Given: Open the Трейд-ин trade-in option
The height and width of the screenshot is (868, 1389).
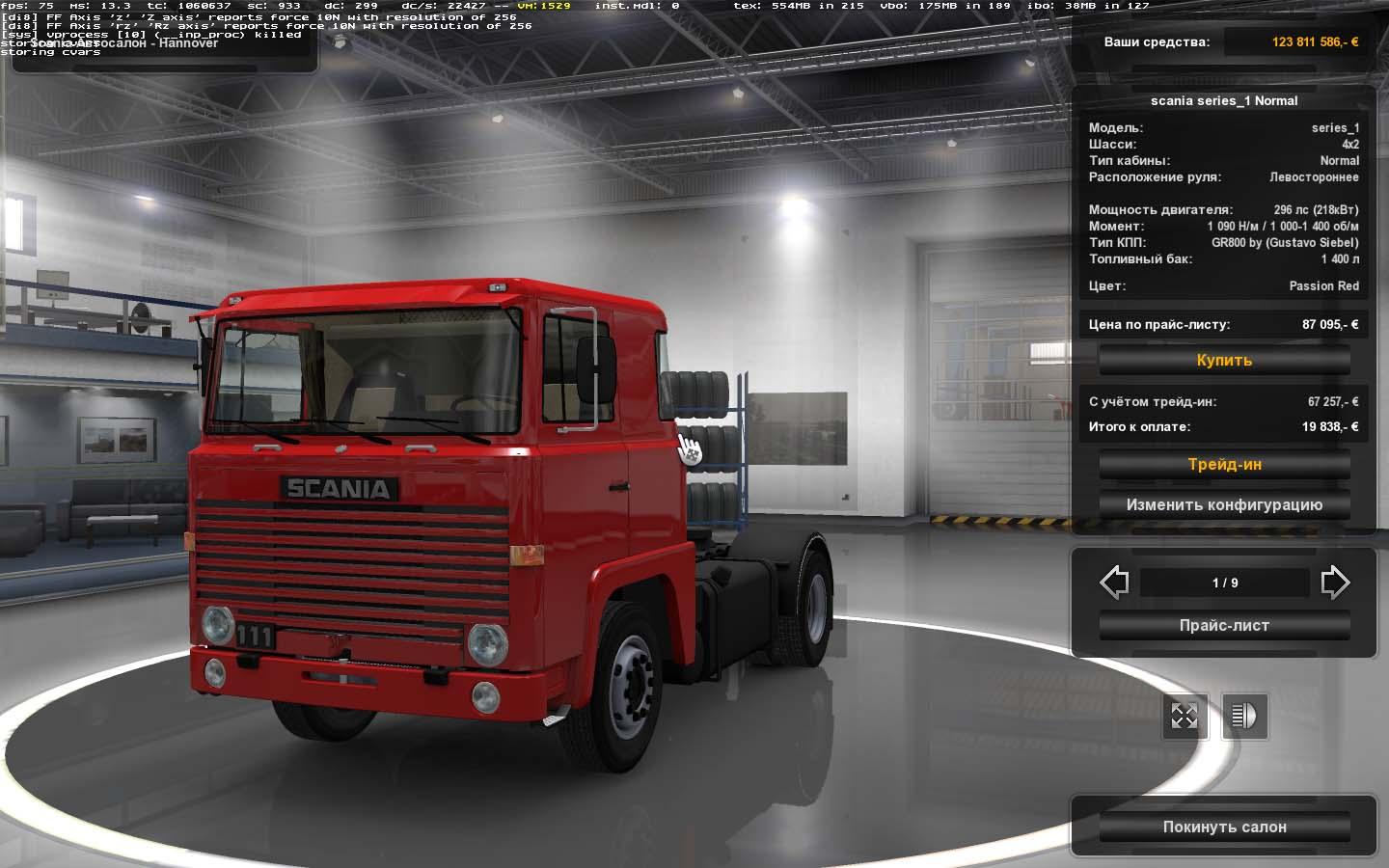Looking at the screenshot, I should 1224,465.
